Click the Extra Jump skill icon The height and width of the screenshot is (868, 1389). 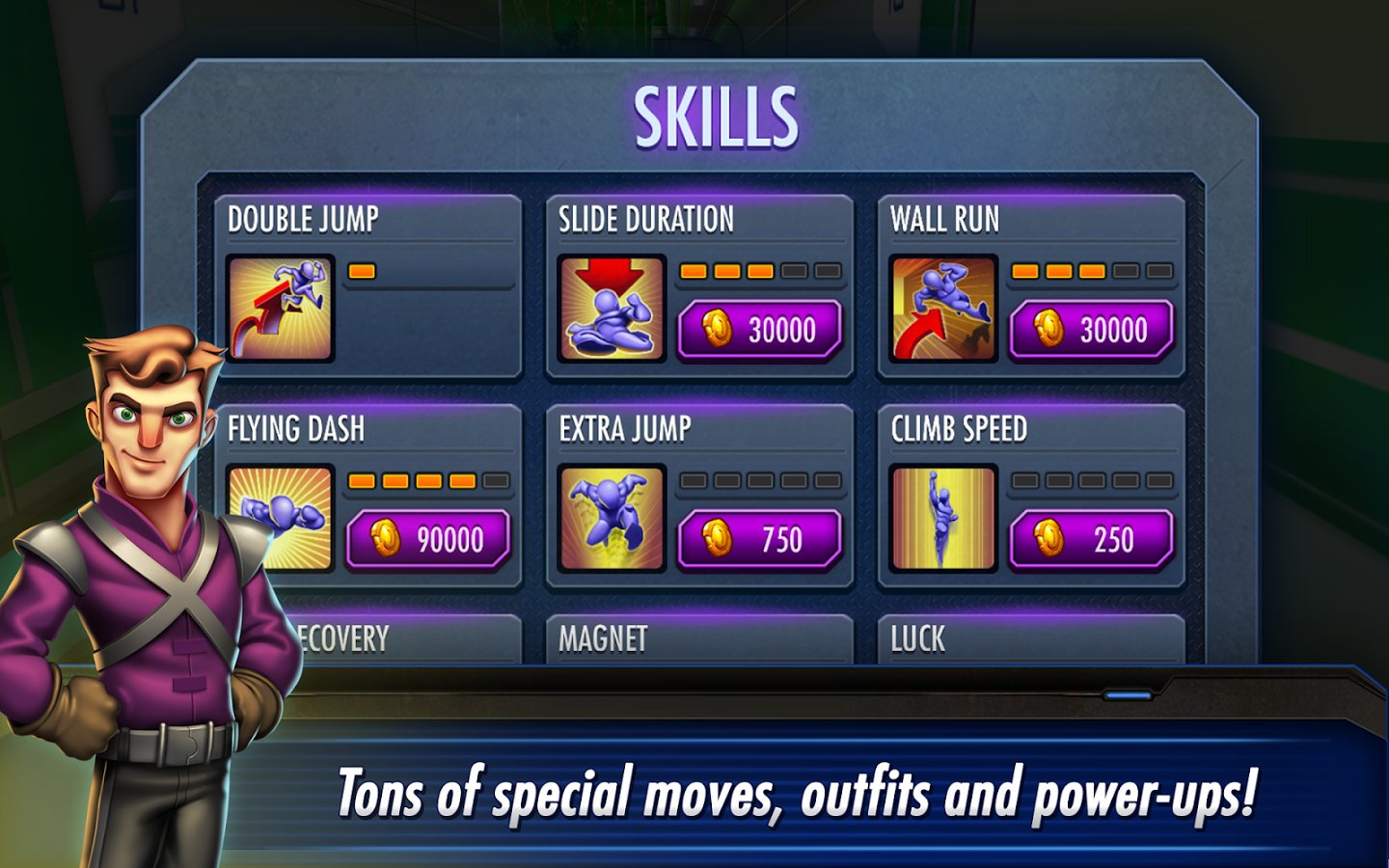612,518
